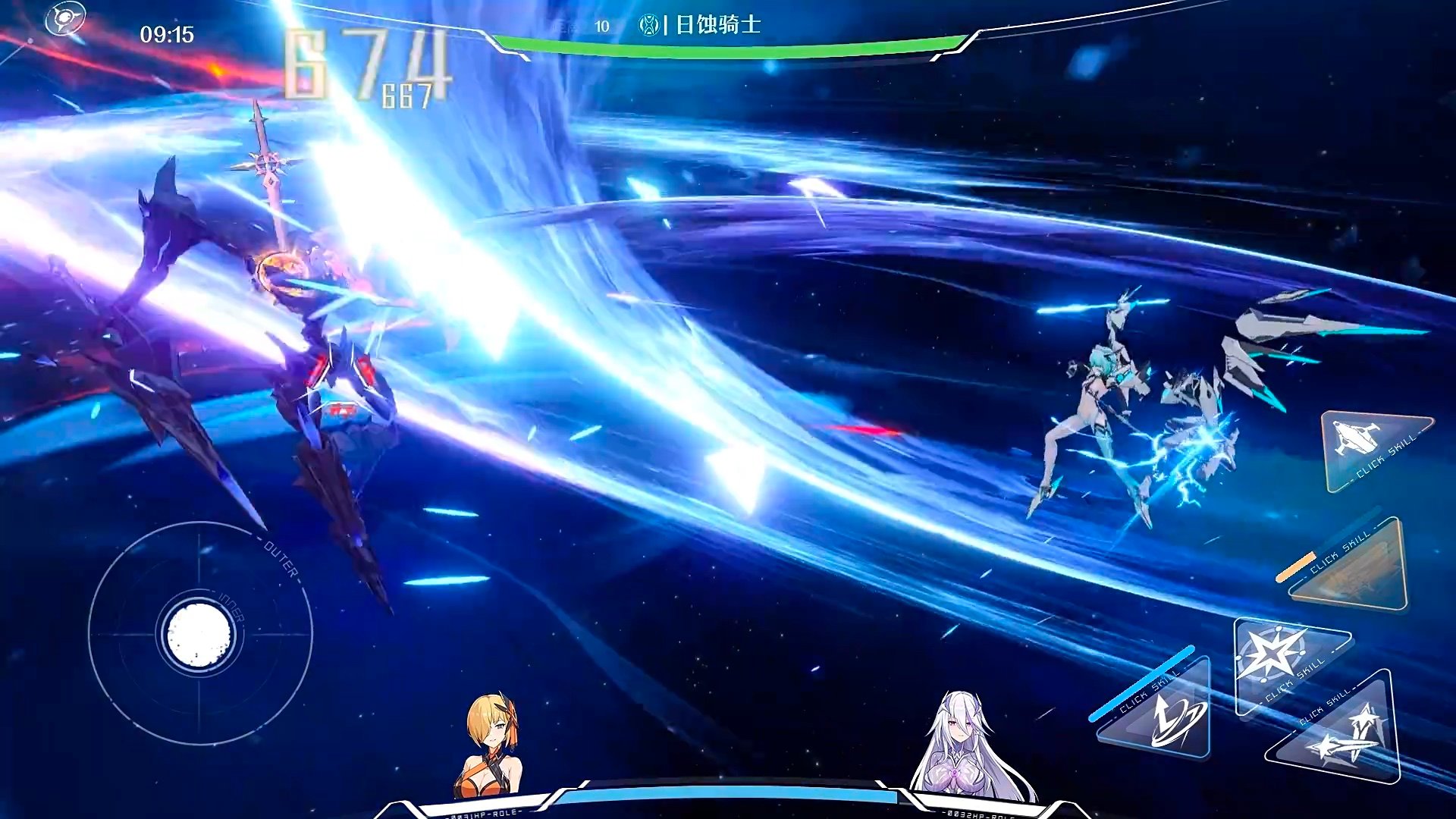Open the compass emblem in the top-left corner
The image size is (1456, 819).
pyautogui.click(x=67, y=19)
